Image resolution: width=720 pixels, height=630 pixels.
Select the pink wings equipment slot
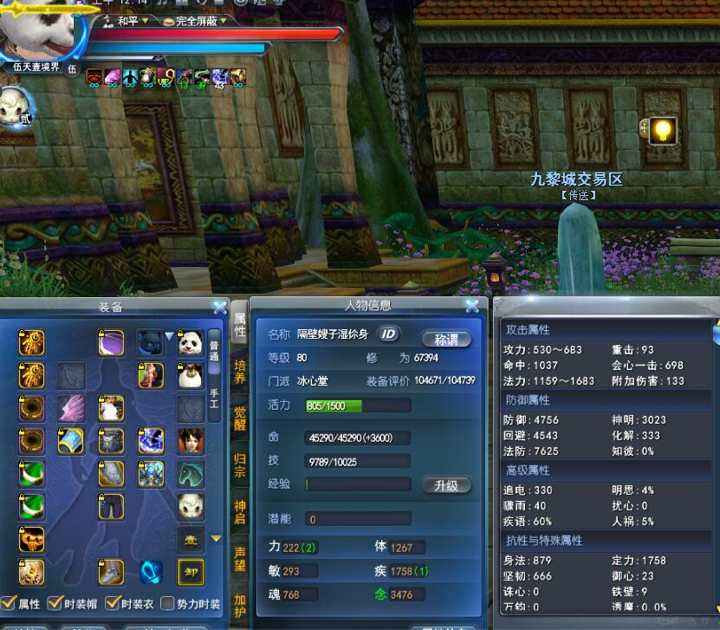[71, 408]
